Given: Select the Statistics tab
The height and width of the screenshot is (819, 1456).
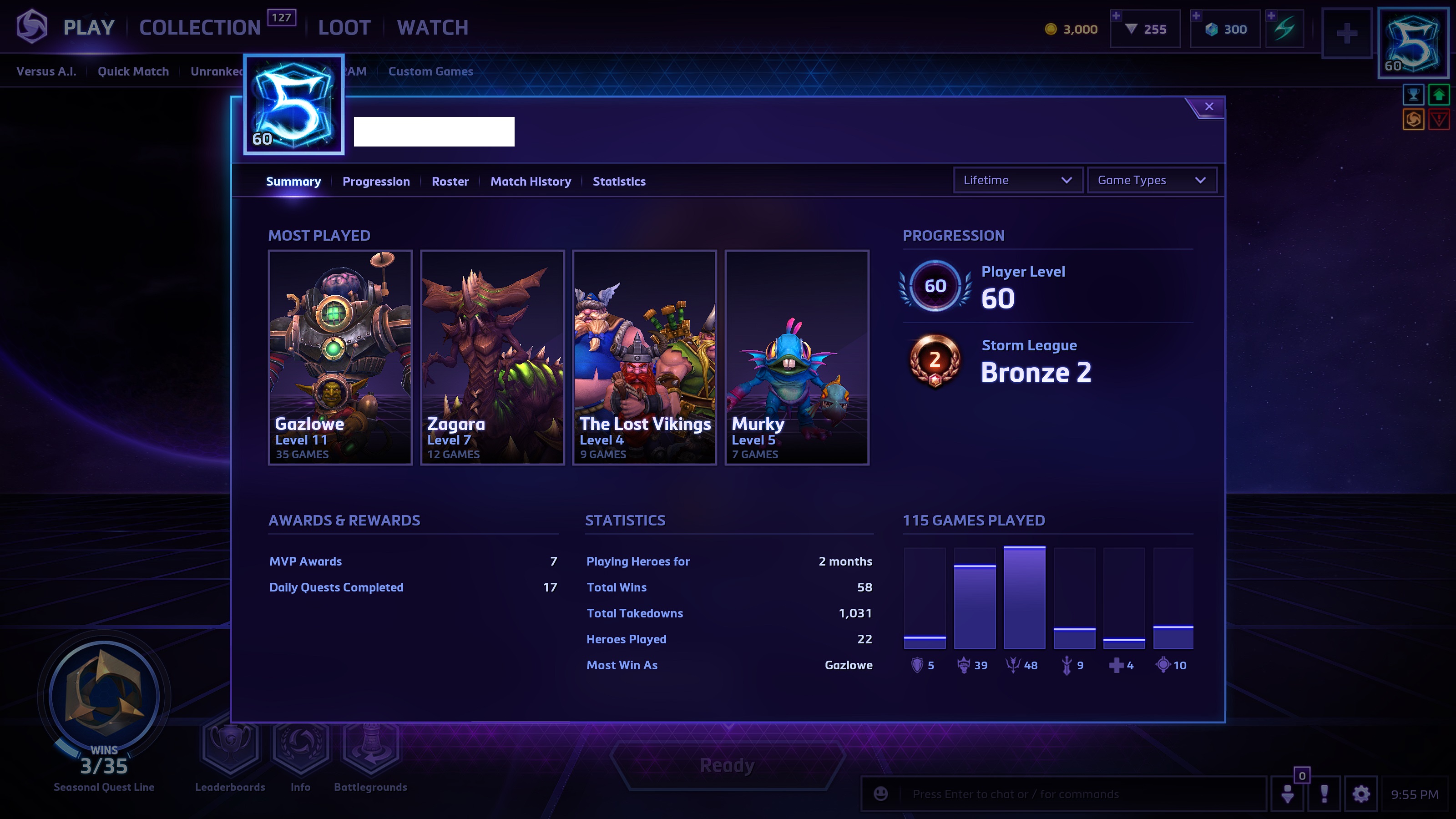Looking at the screenshot, I should pos(619,182).
